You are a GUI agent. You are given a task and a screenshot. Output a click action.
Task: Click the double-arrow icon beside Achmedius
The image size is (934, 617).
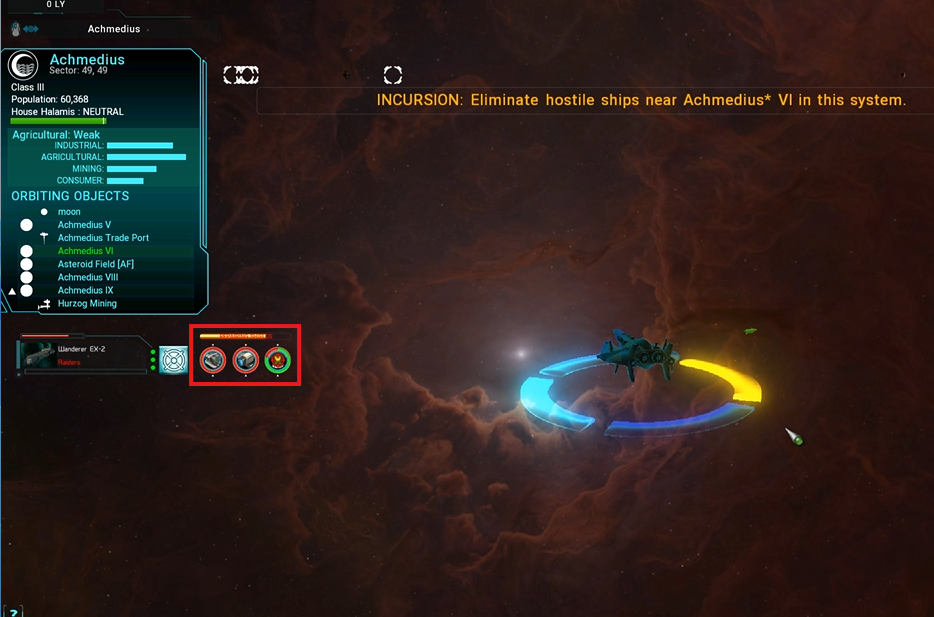coord(30,30)
